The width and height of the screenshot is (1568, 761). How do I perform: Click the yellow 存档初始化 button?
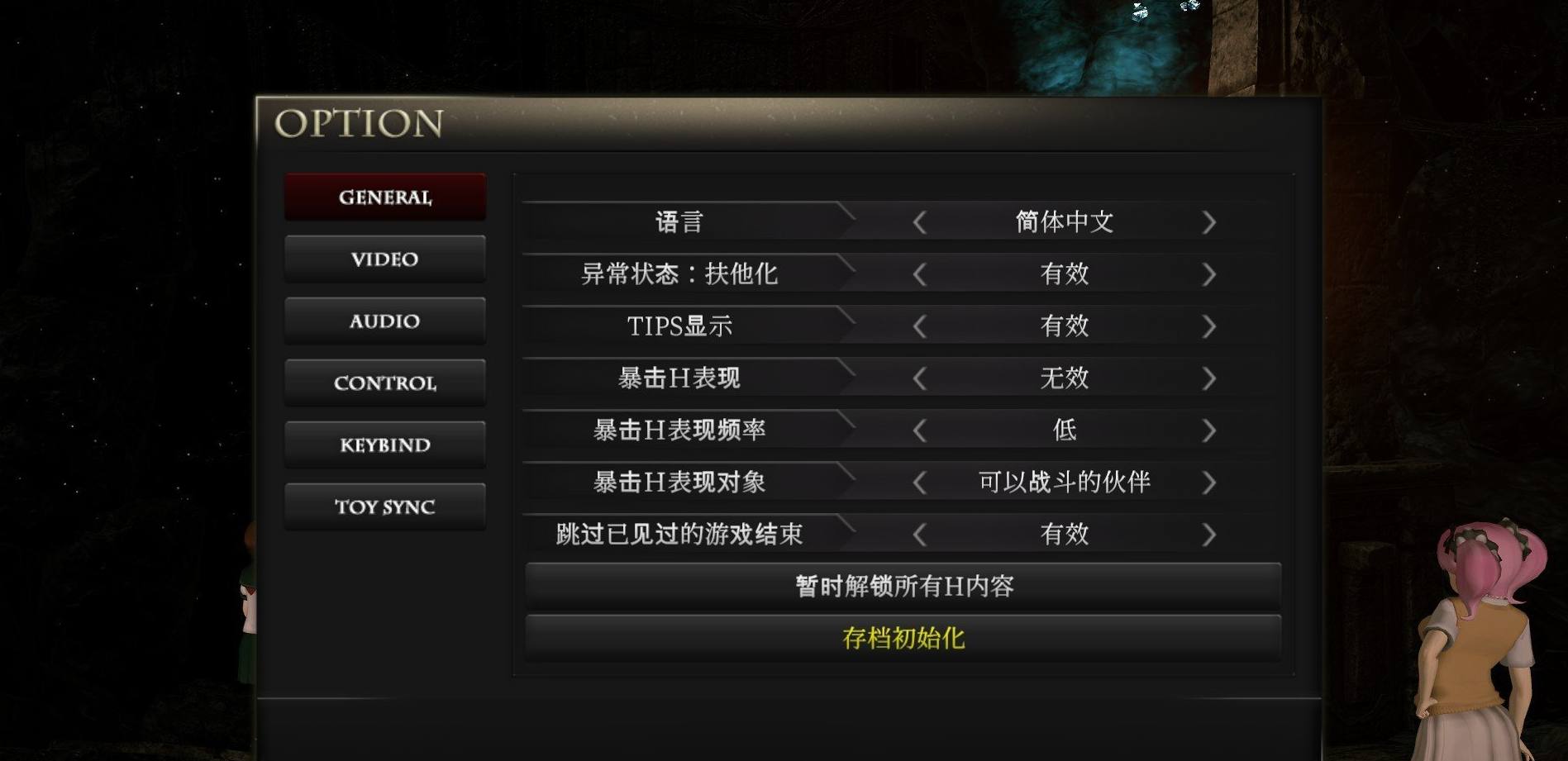pyautogui.click(x=903, y=637)
